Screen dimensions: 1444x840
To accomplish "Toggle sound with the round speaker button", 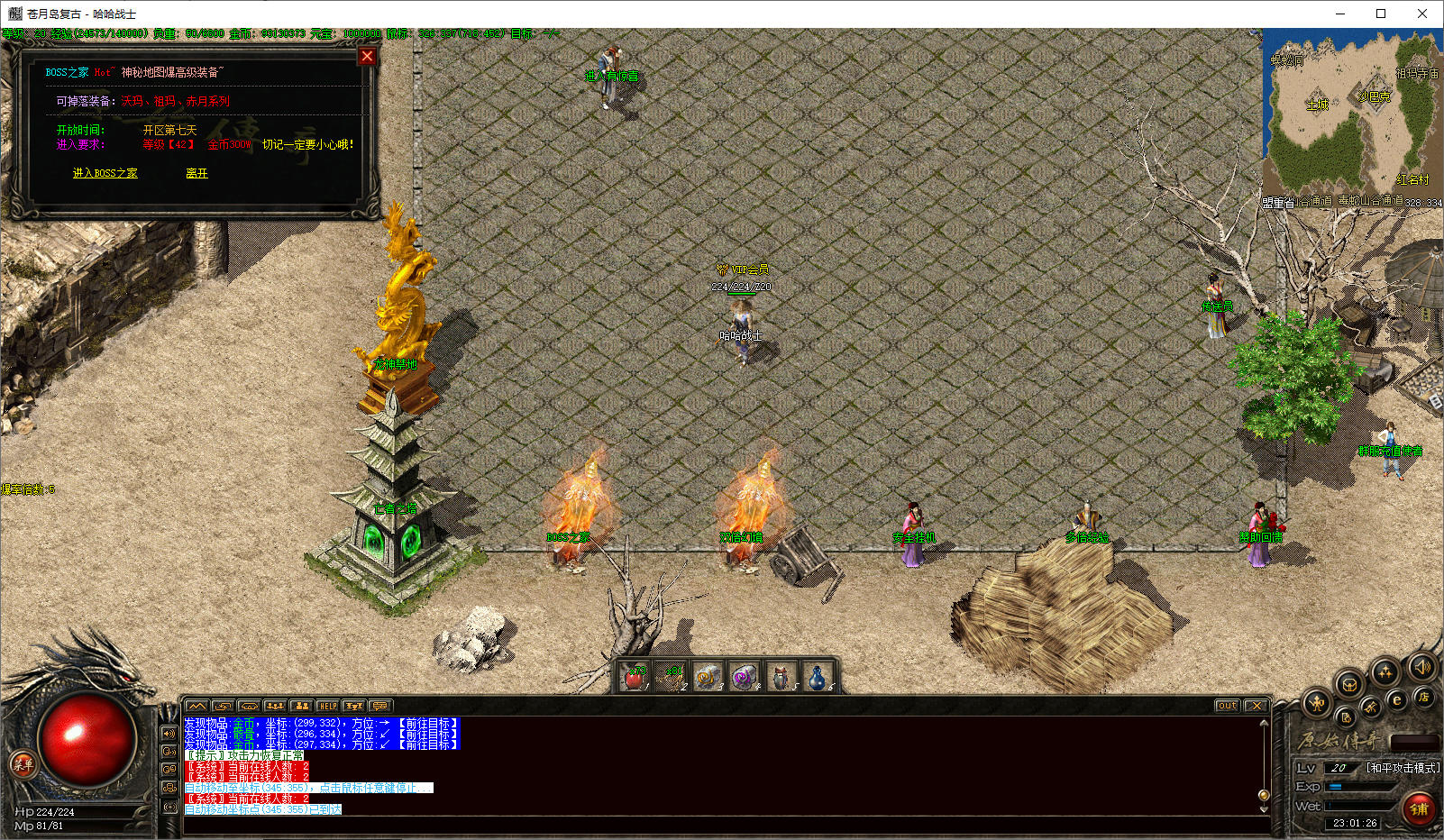I will click(x=1422, y=668).
